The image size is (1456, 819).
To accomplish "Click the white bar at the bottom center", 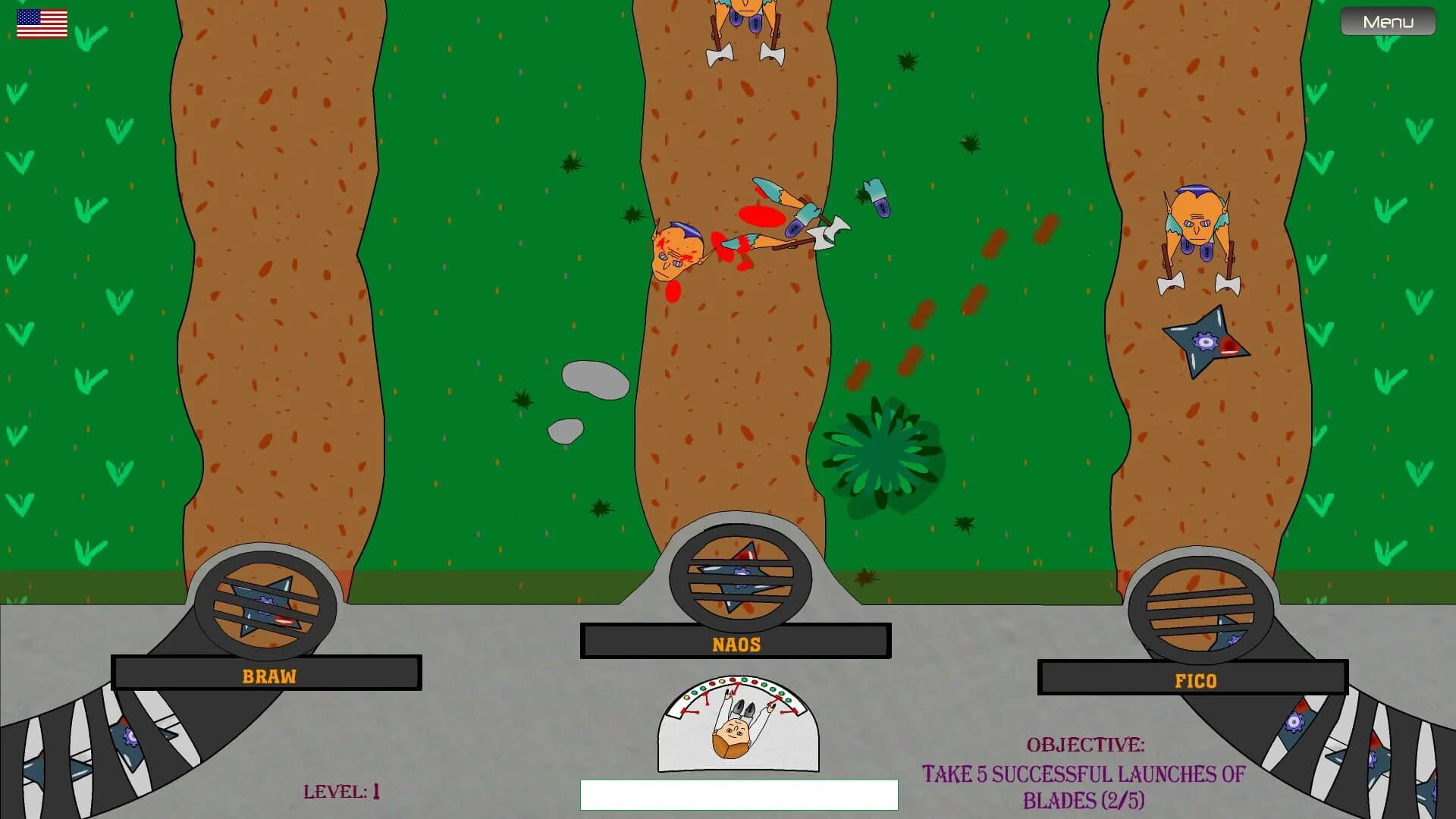I will click(738, 796).
